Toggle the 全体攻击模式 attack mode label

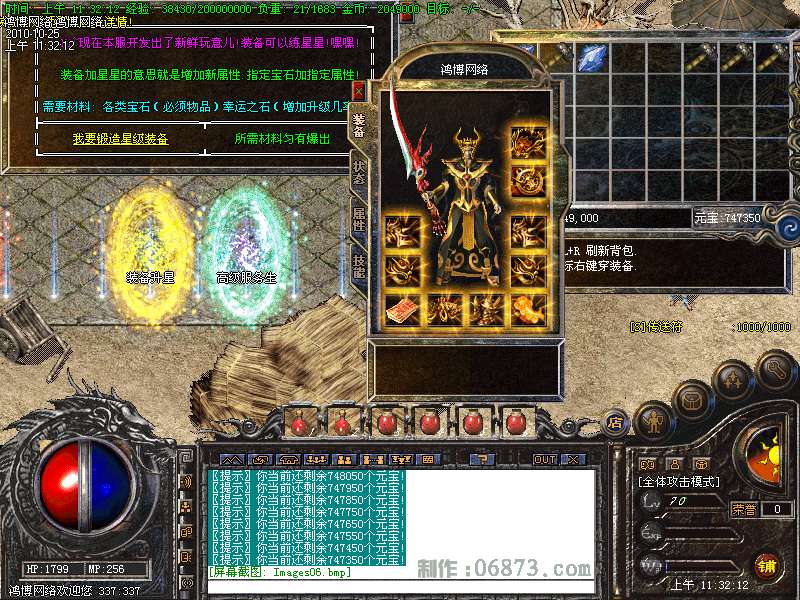[679, 481]
